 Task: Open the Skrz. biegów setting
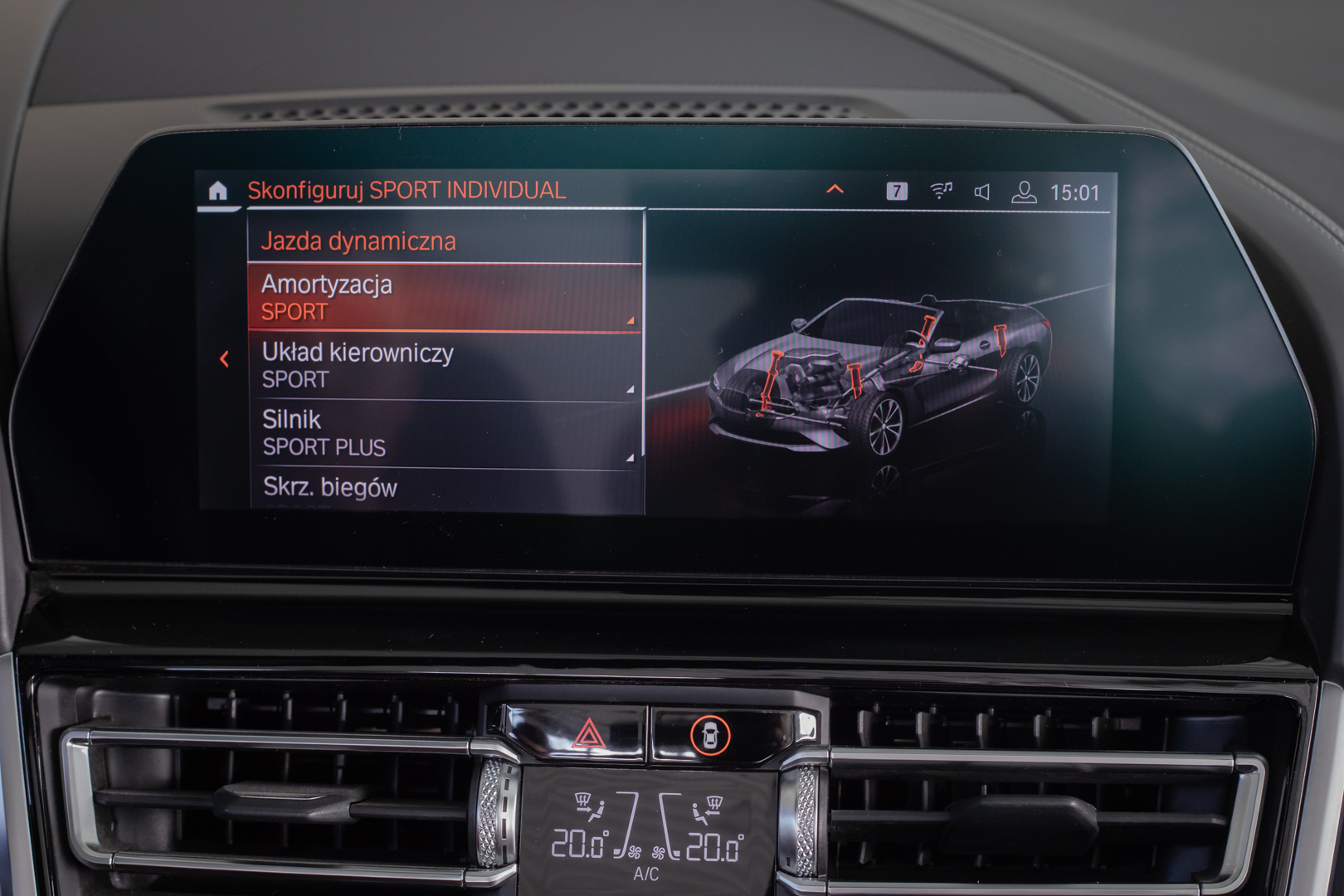coord(445,488)
